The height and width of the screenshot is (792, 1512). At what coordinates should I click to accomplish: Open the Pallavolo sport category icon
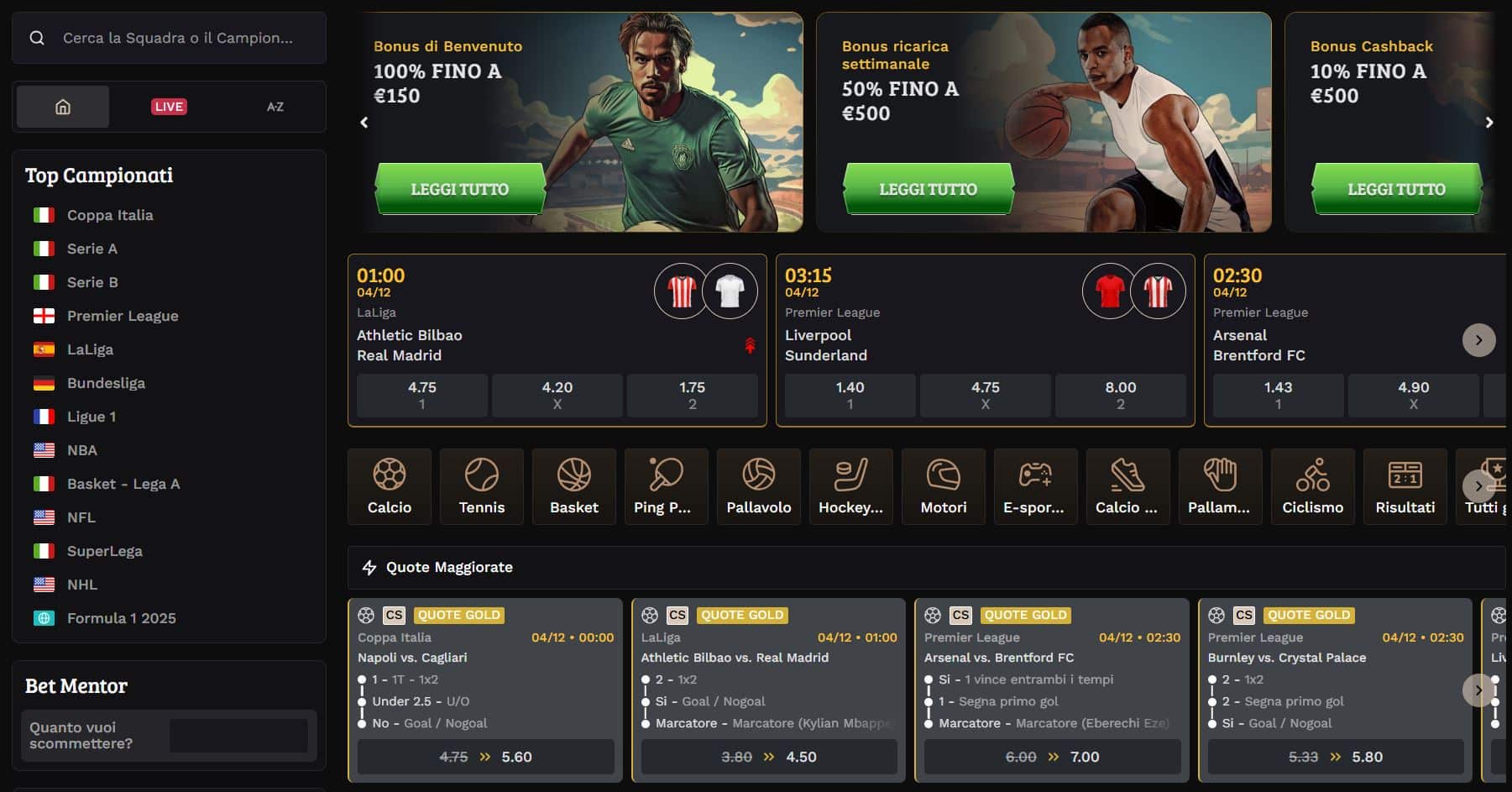click(758, 485)
